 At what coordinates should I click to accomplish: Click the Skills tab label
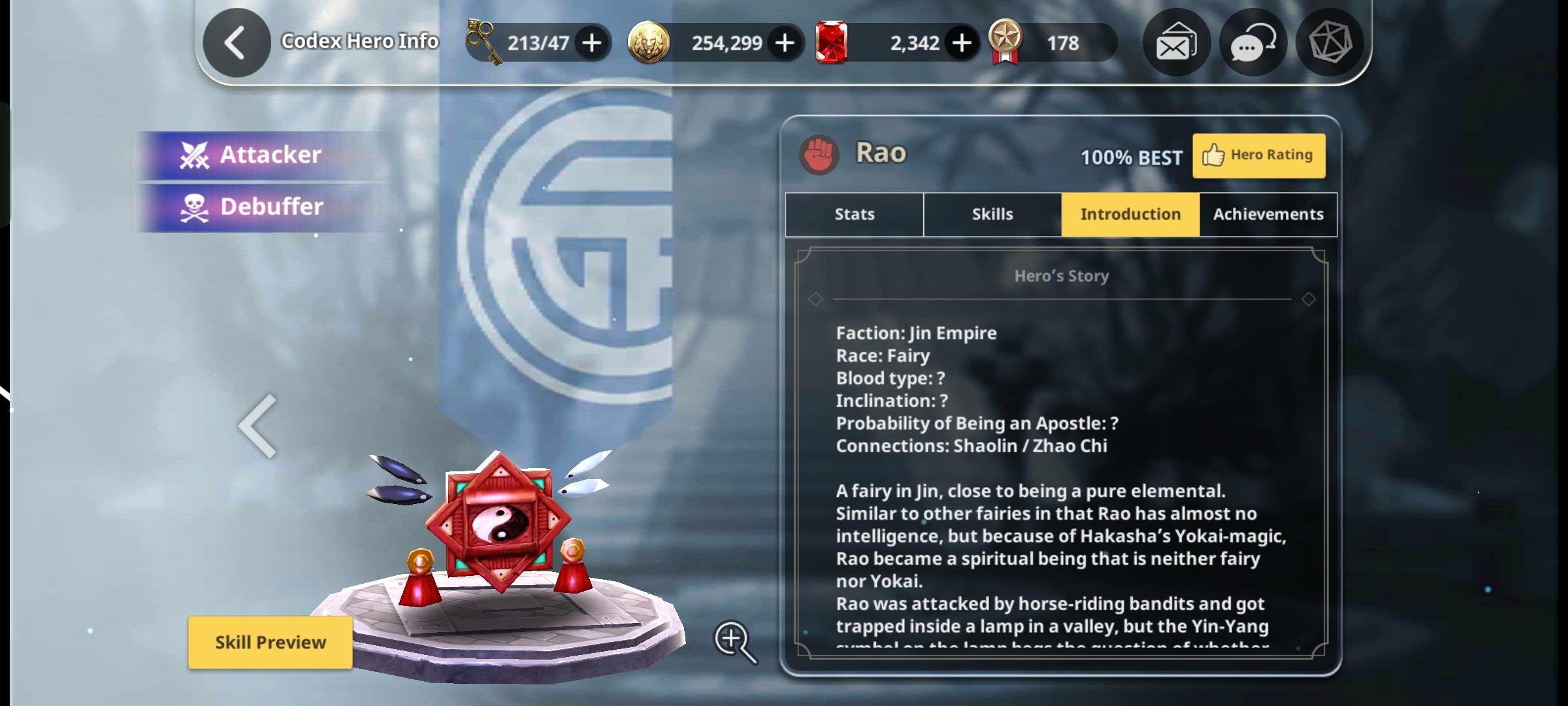pos(991,214)
